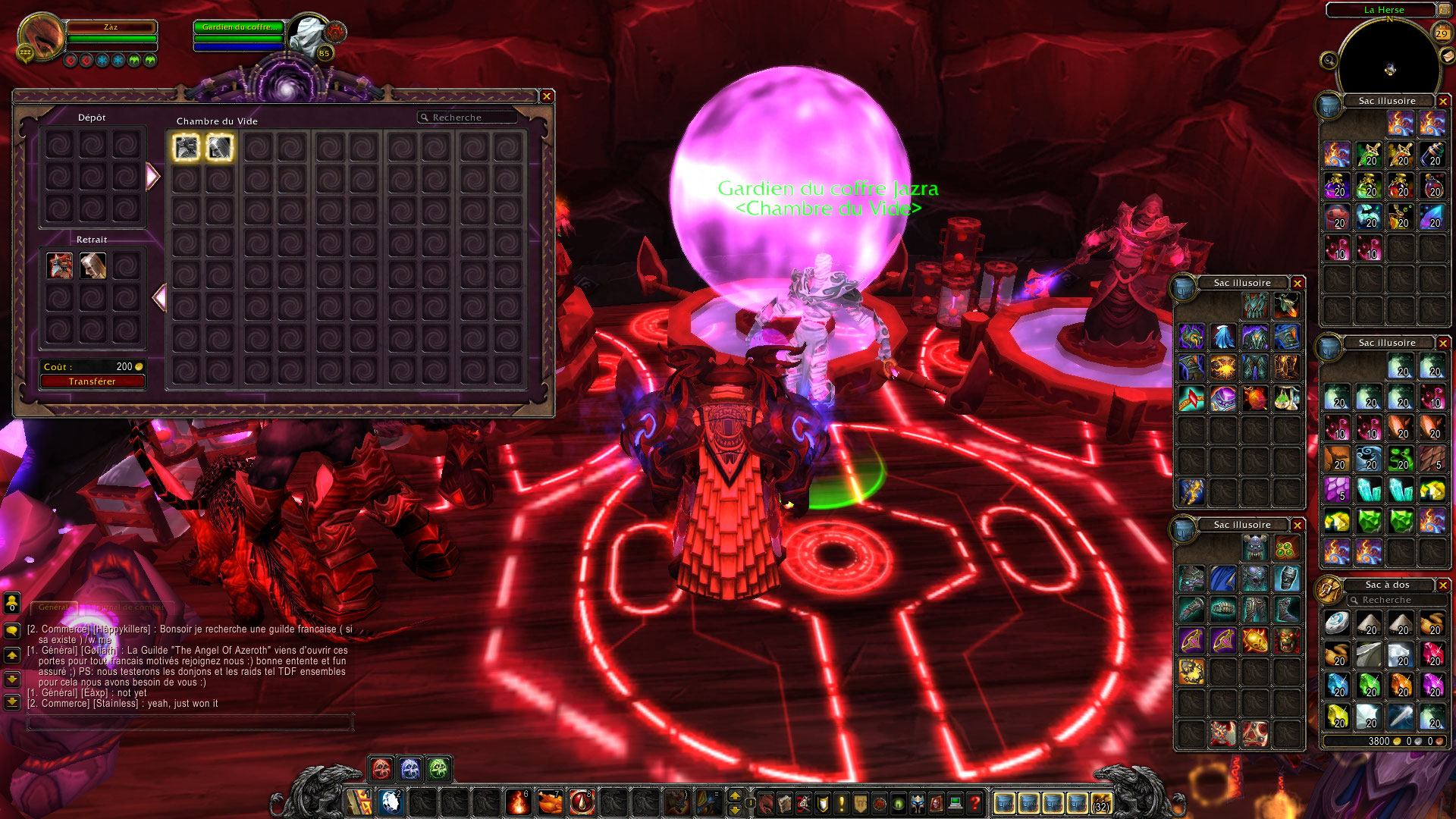
Task: Use the roast chicken food on slot 7
Action: pos(550,802)
